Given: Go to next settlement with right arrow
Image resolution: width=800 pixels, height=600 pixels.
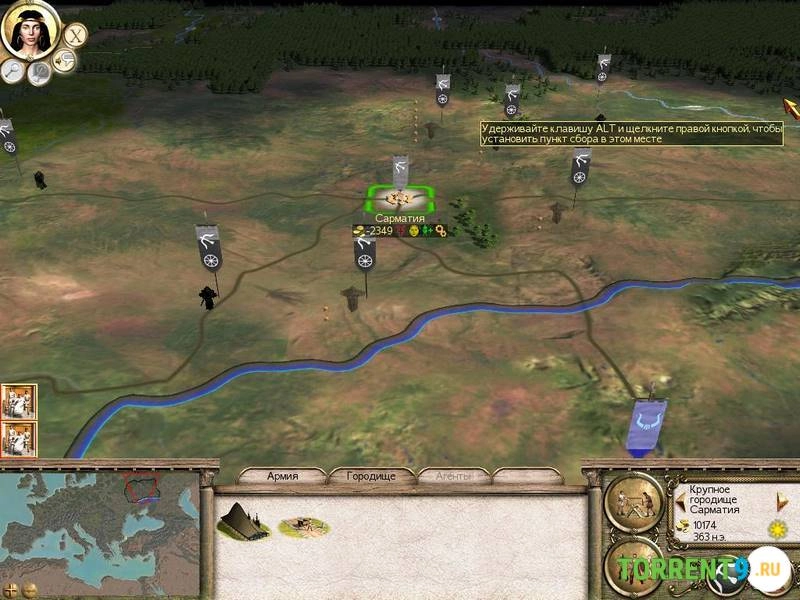Looking at the screenshot, I should click(x=782, y=499).
